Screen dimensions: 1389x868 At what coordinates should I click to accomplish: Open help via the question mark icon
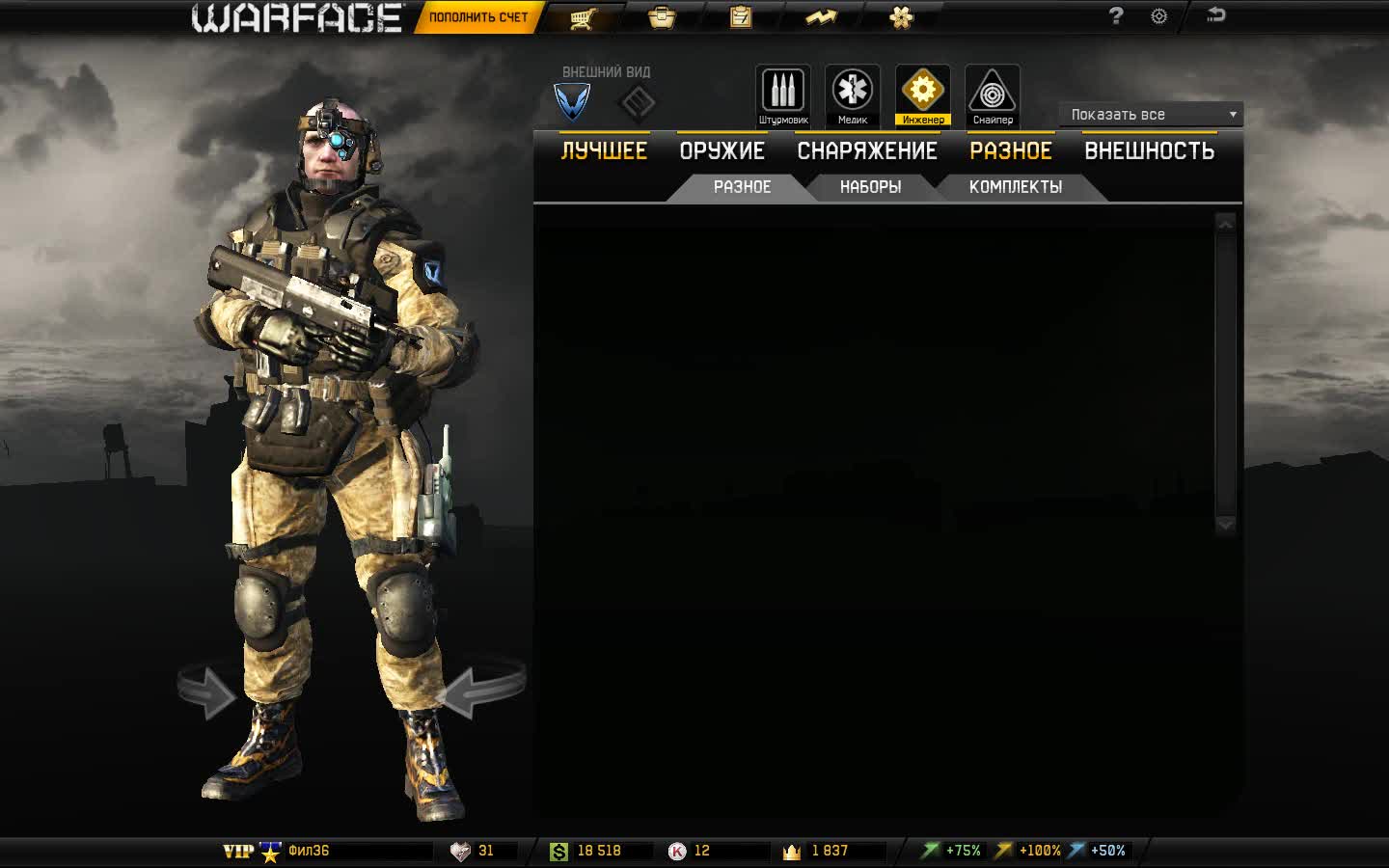pyautogui.click(x=1116, y=16)
